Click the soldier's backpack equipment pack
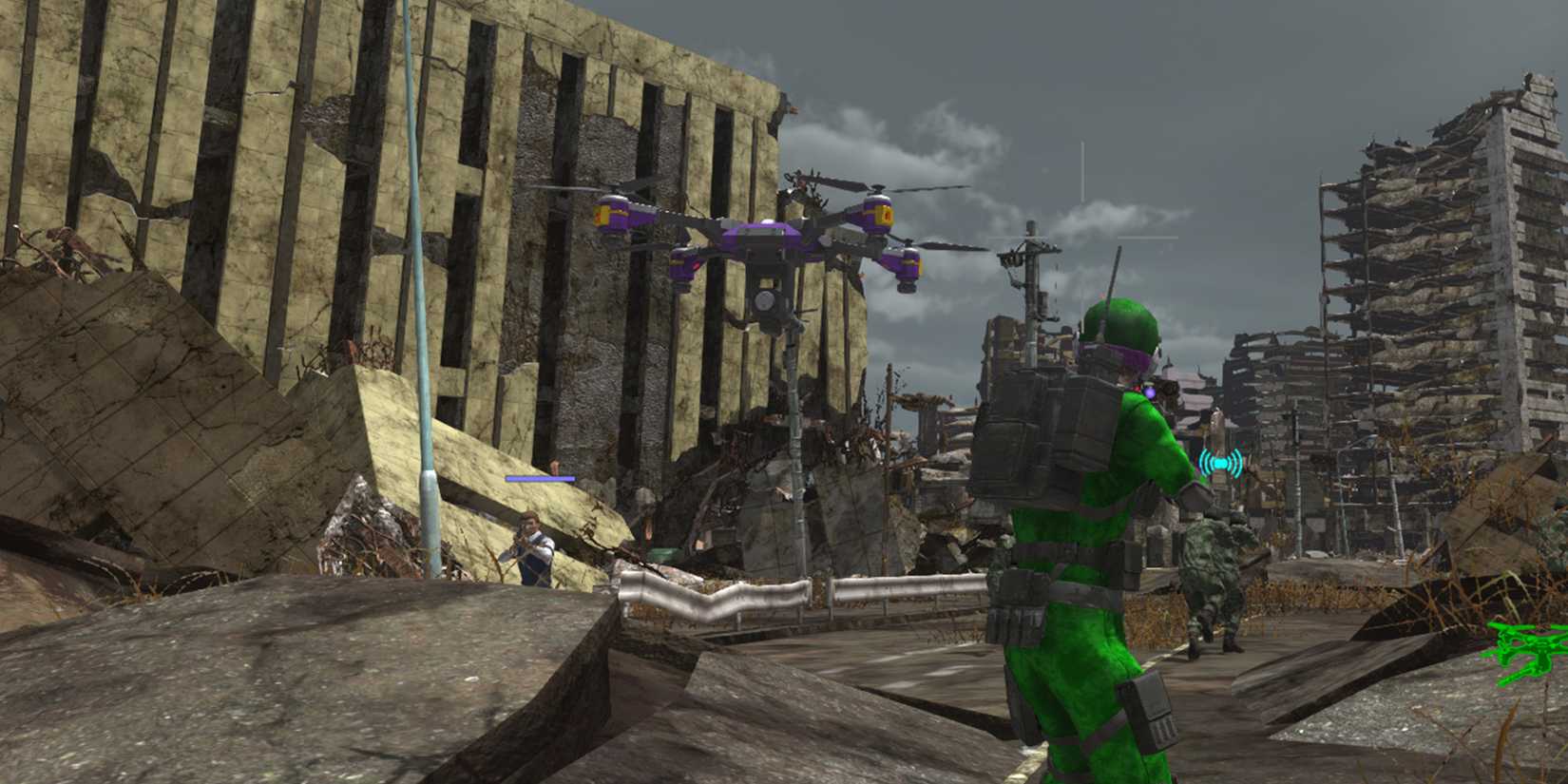Screen dimensions: 1568x784 (x=1036, y=437)
